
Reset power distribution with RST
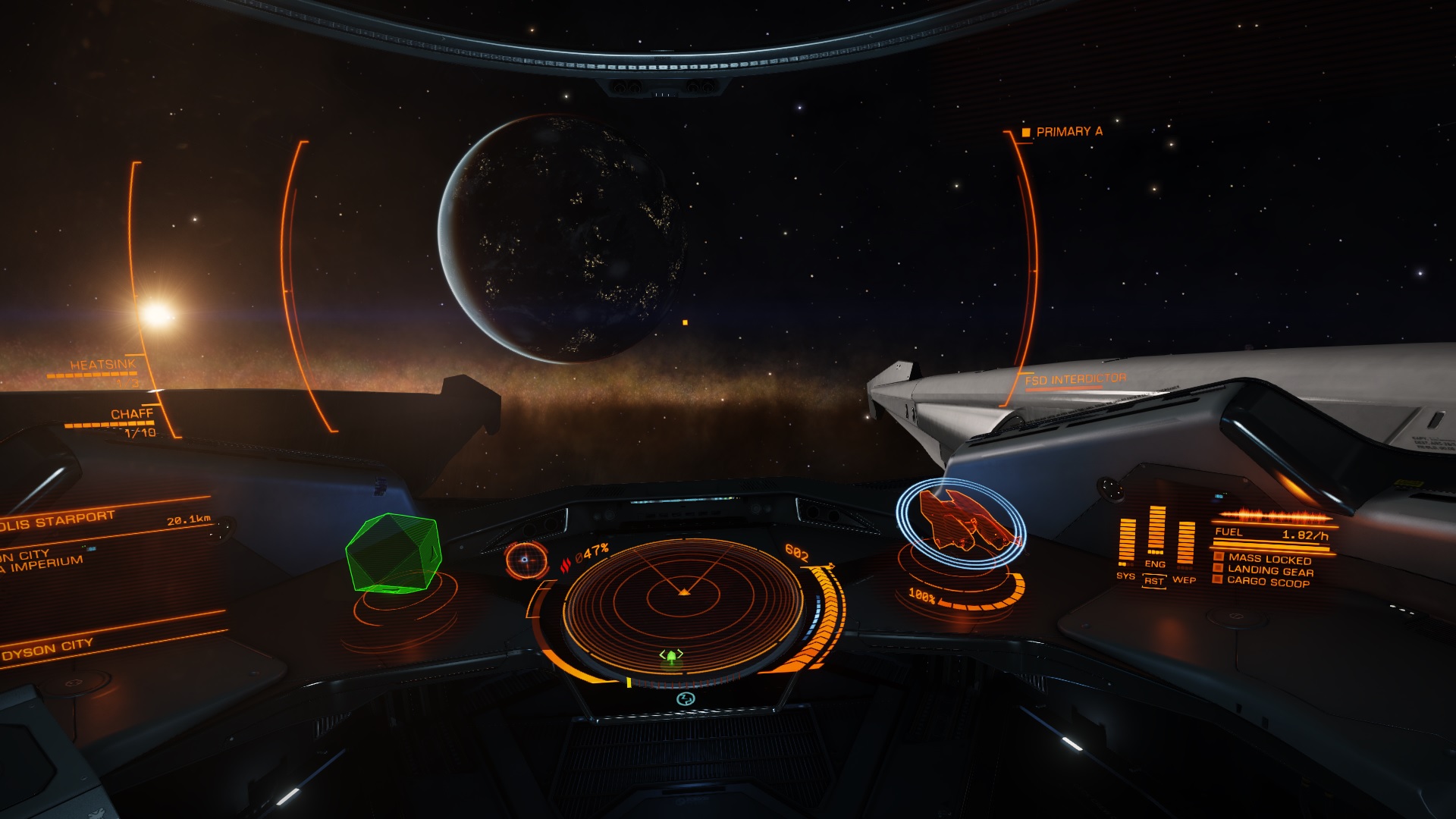(1154, 582)
